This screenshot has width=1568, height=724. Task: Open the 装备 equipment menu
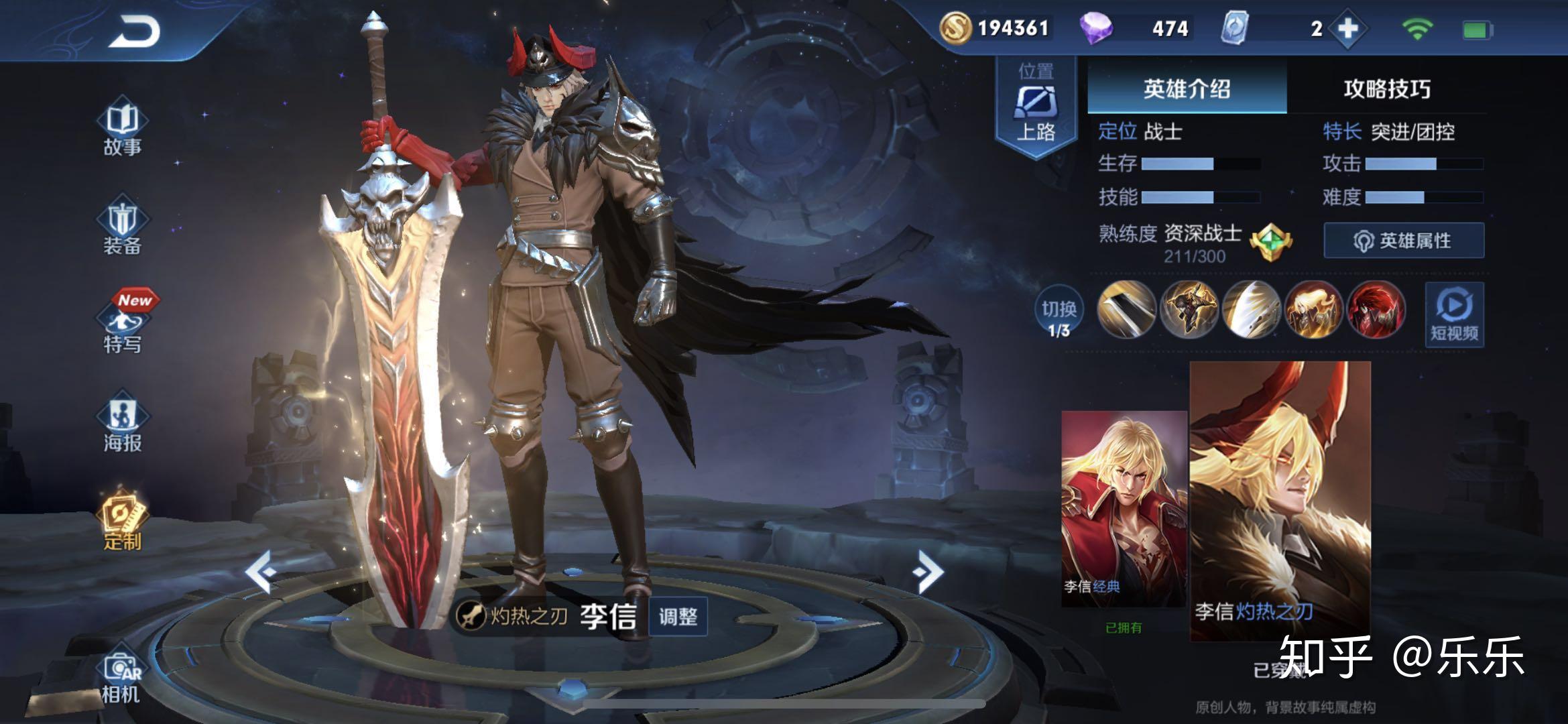pyautogui.click(x=123, y=228)
